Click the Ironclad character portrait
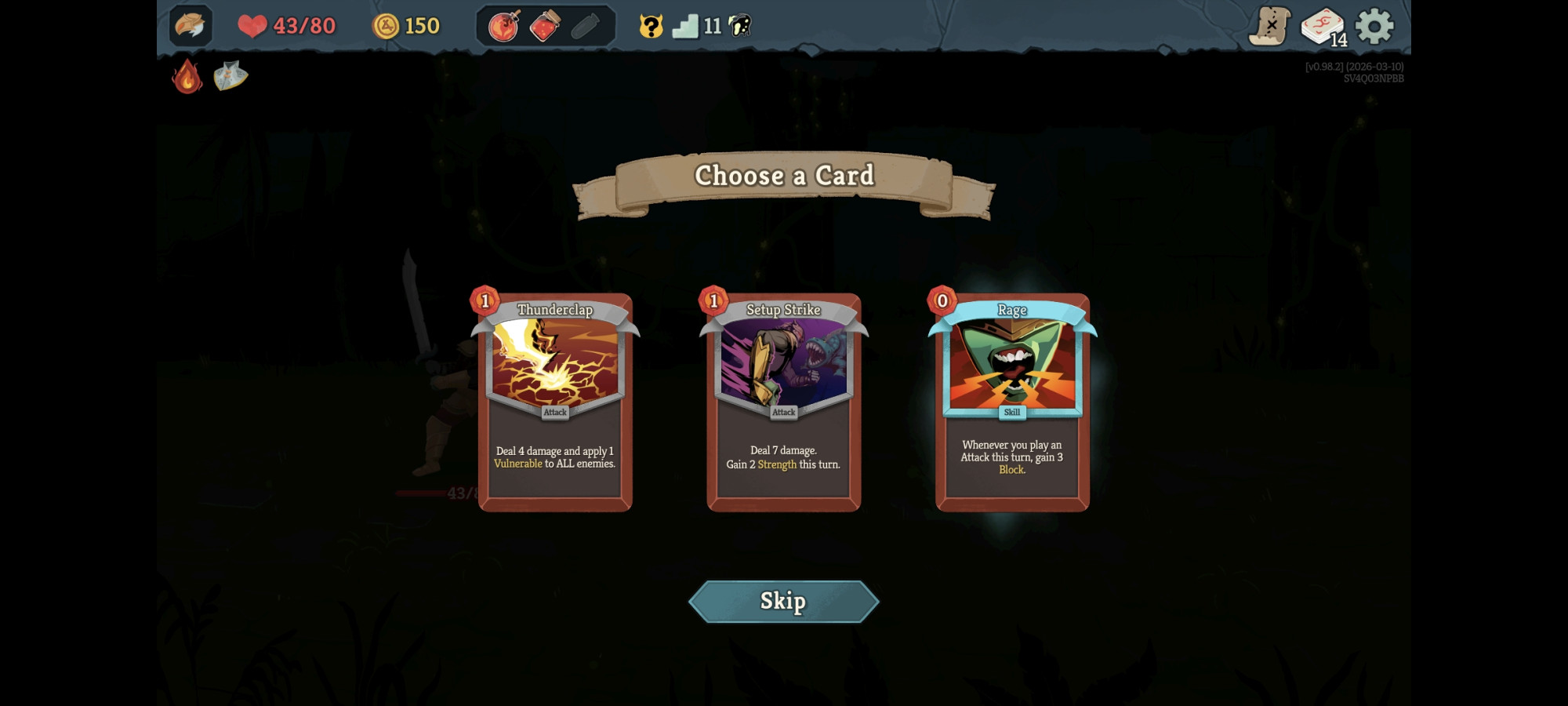Screen dimensions: 1568x706 pyautogui.click(x=191, y=24)
